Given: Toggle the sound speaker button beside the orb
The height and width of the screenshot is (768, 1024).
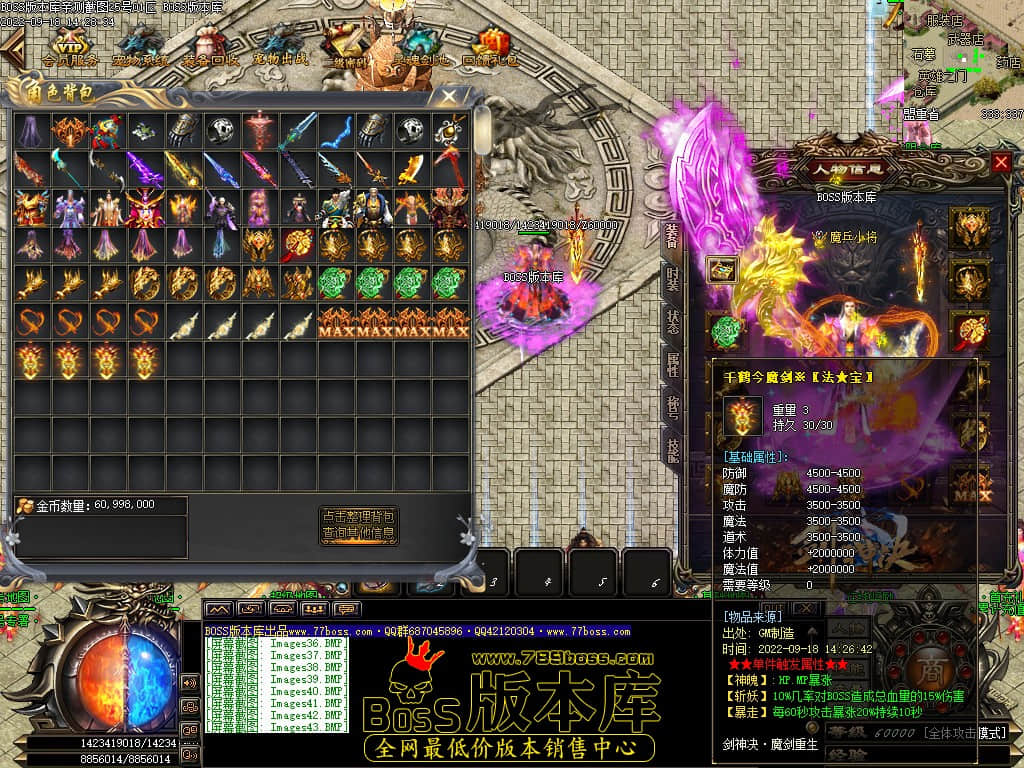Looking at the screenshot, I should pyautogui.click(x=189, y=683).
